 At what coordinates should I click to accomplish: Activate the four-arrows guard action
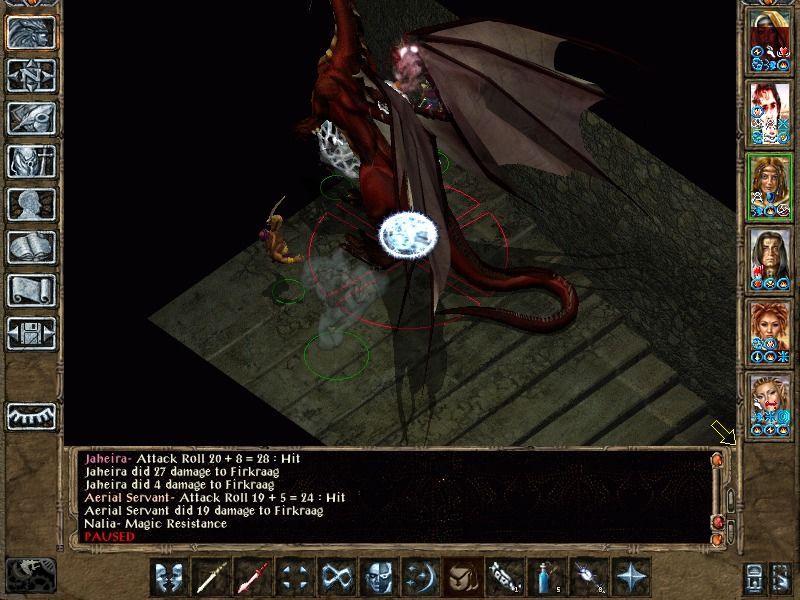(x=294, y=577)
